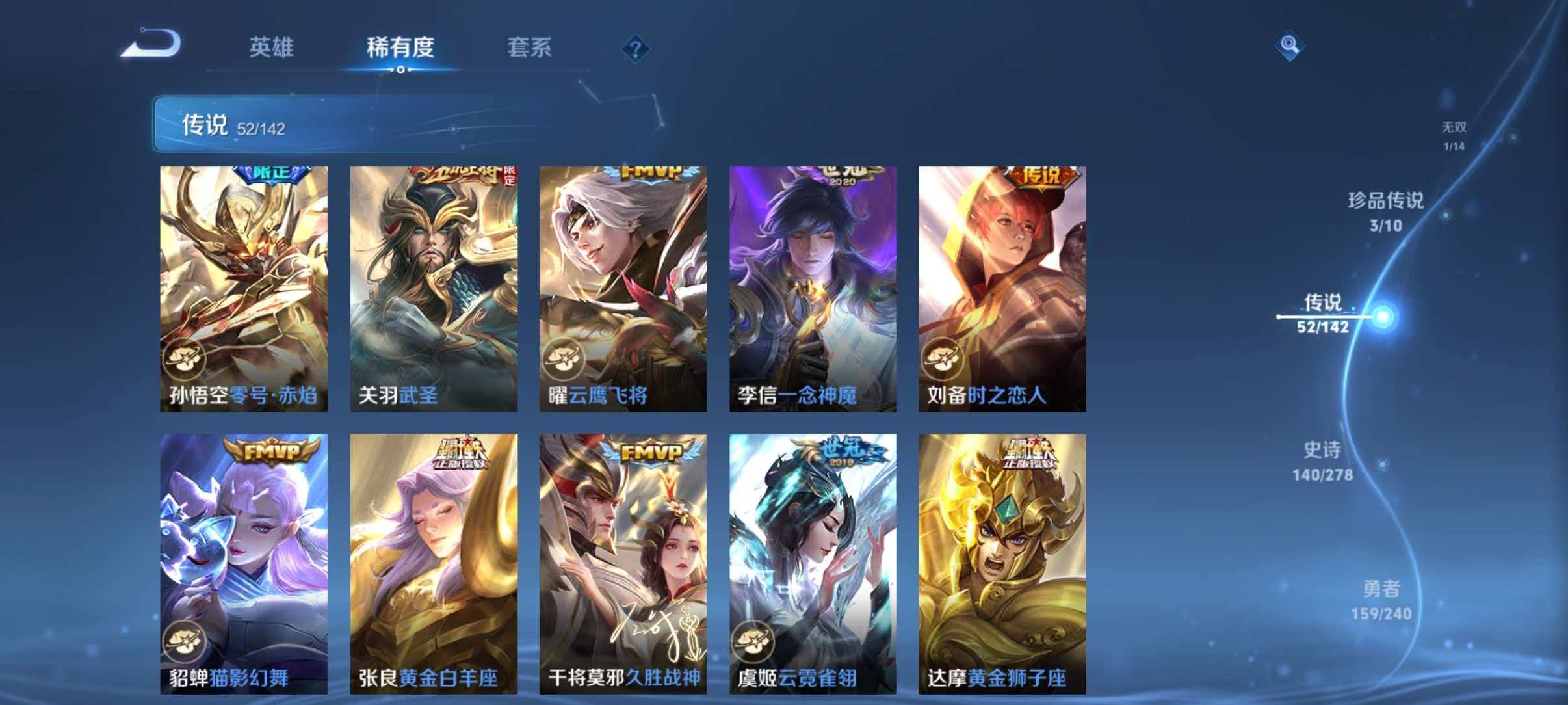
Task: Click the help question mark icon
Action: (x=634, y=49)
